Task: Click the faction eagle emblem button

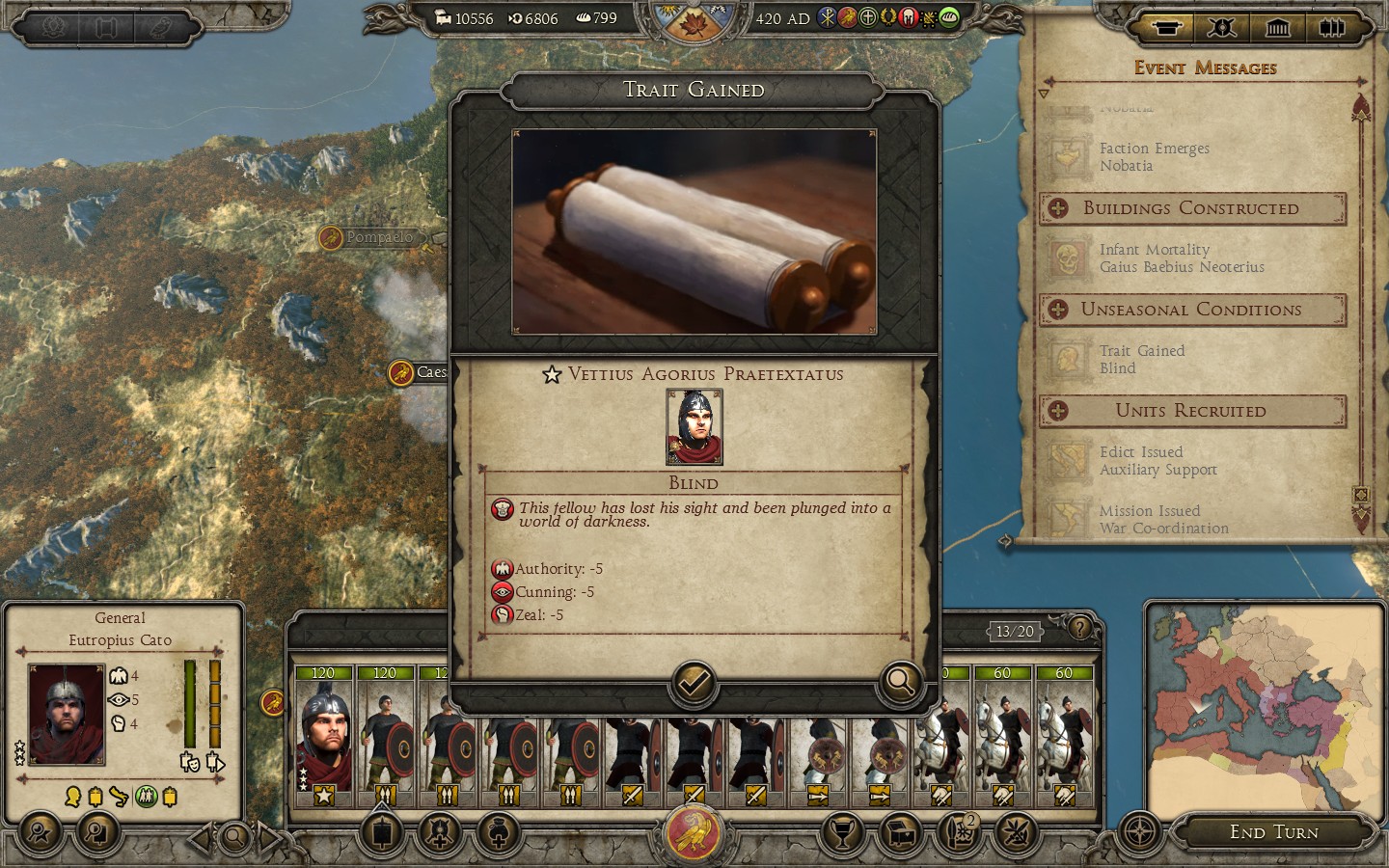Action: [x=694, y=832]
